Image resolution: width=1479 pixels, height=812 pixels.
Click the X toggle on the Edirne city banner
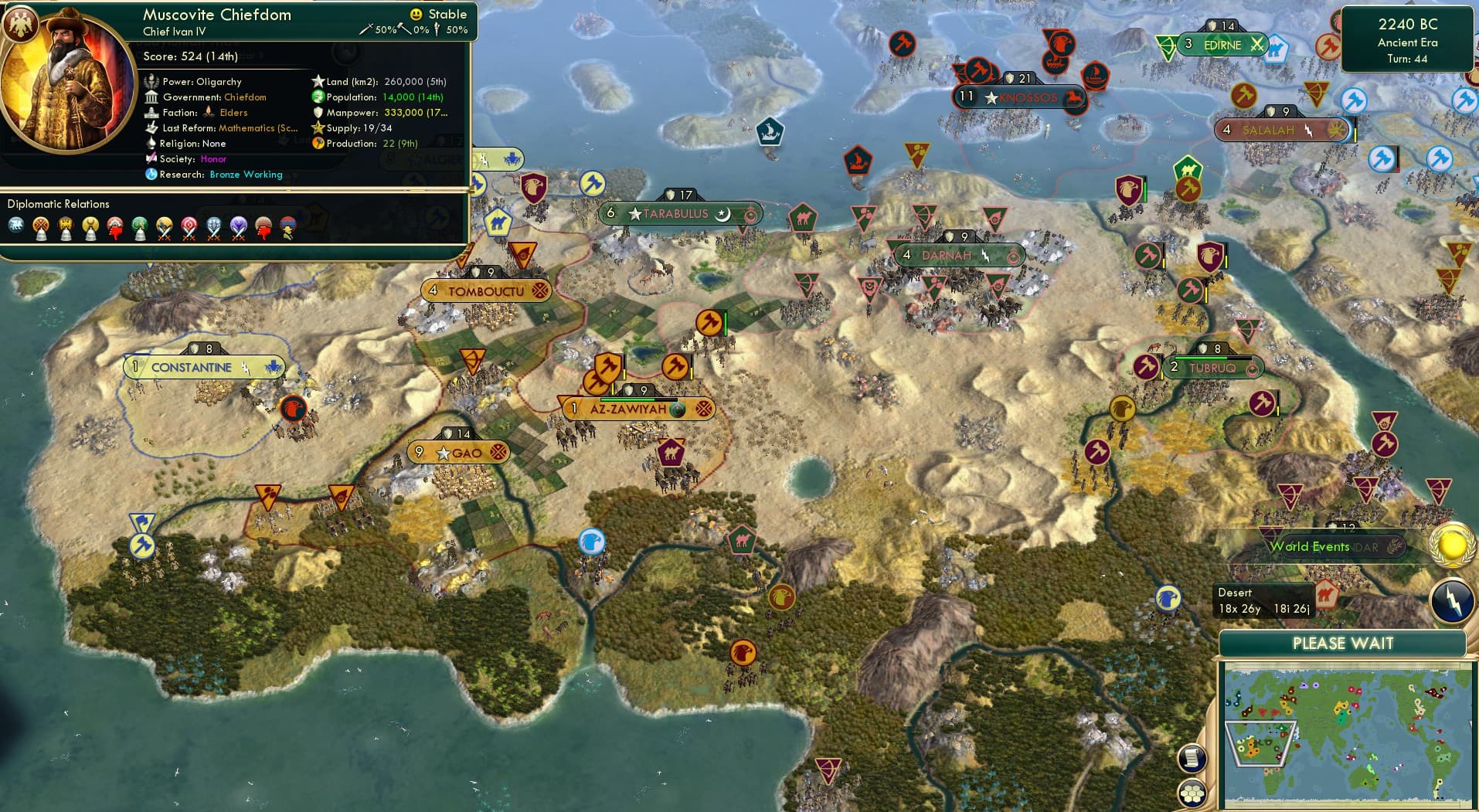point(1258,45)
